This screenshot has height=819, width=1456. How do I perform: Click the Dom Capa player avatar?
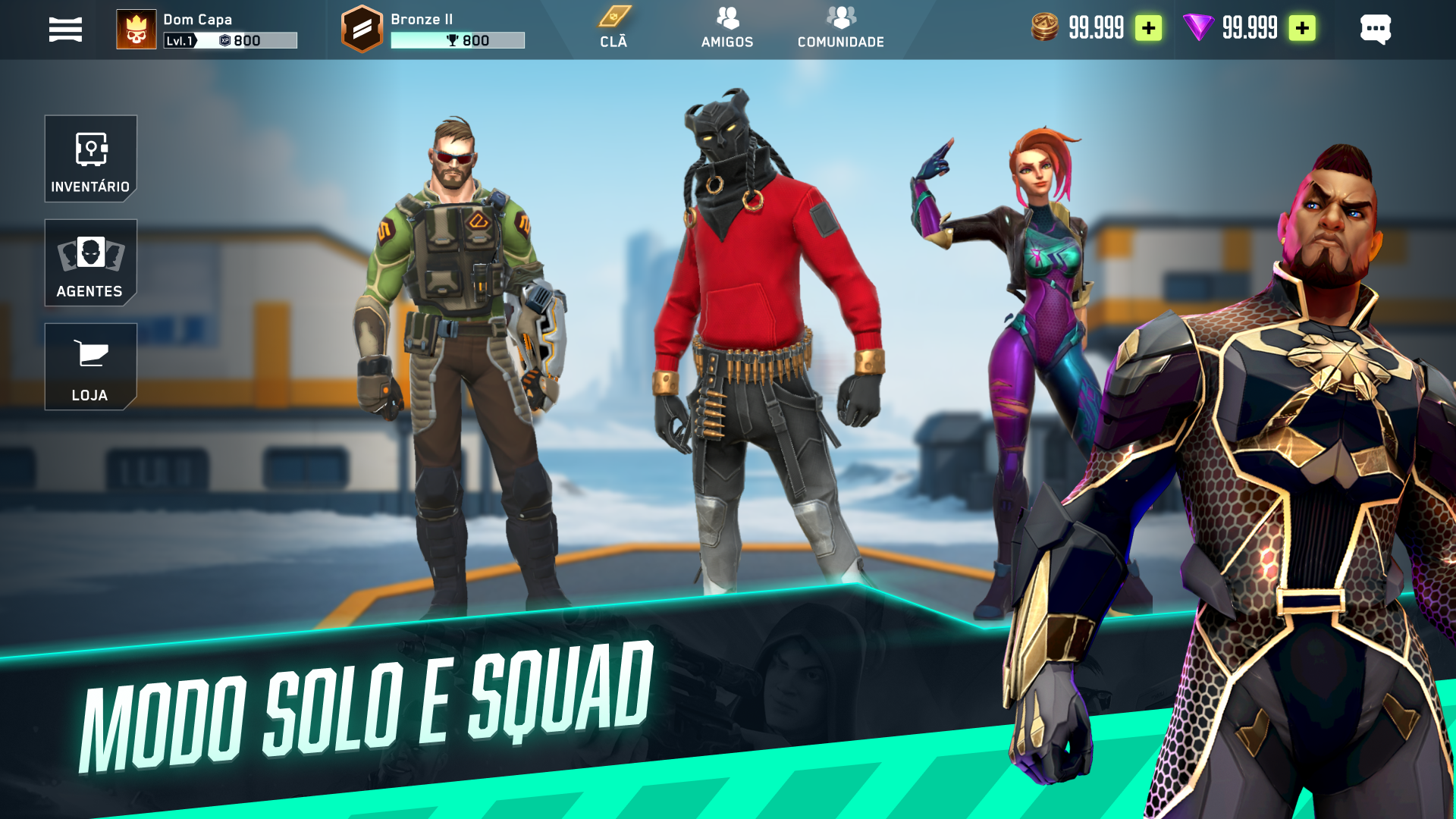point(135,29)
